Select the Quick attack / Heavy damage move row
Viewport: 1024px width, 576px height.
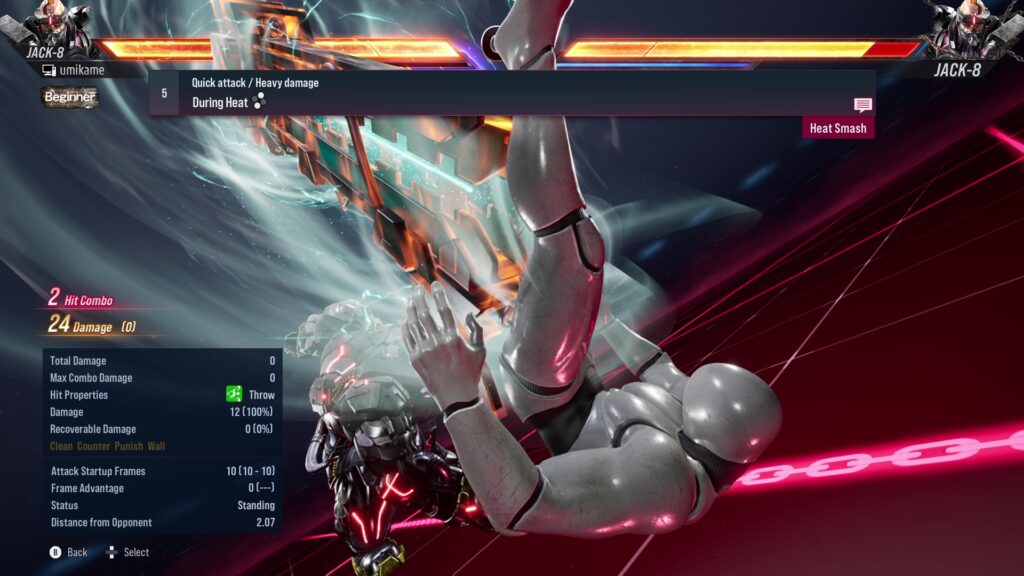click(x=510, y=92)
